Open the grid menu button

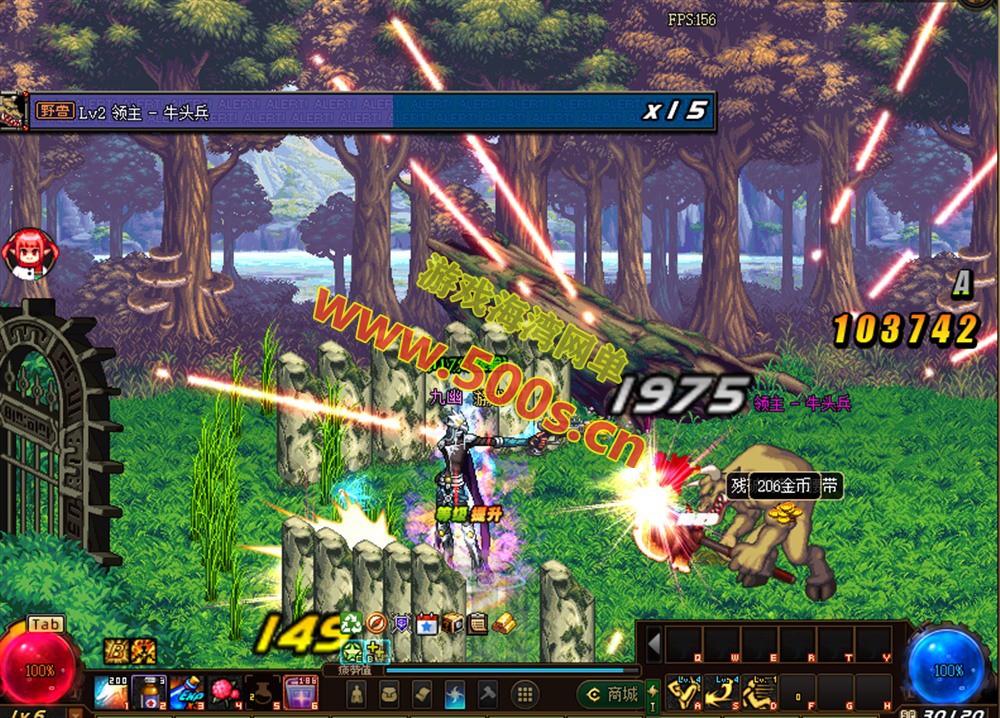pyautogui.click(x=524, y=694)
